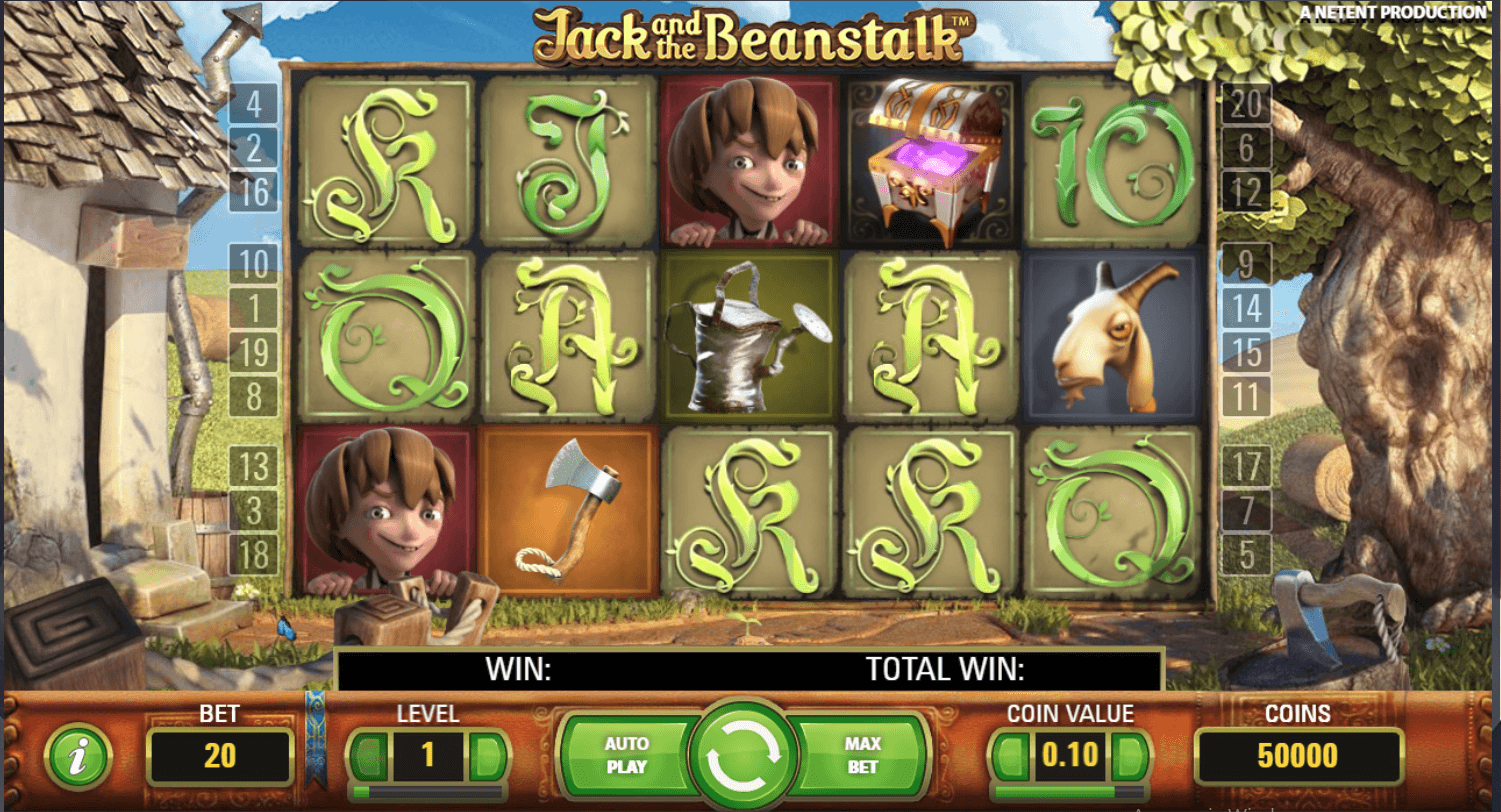Click payline number 13 marker

pyautogui.click(x=253, y=466)
